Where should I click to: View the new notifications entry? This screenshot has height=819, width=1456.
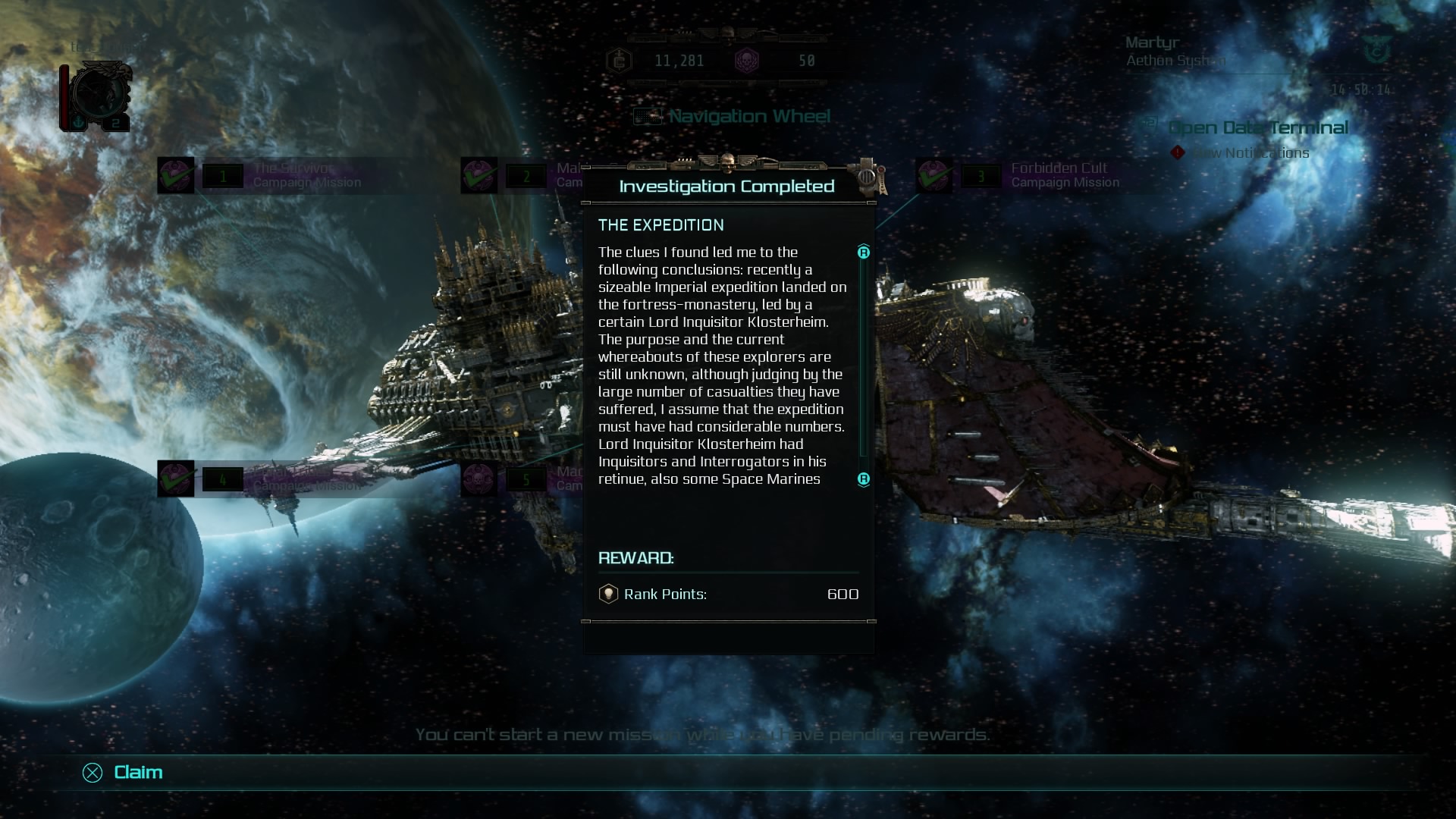pyautogui.click(x=1250, y=153)
